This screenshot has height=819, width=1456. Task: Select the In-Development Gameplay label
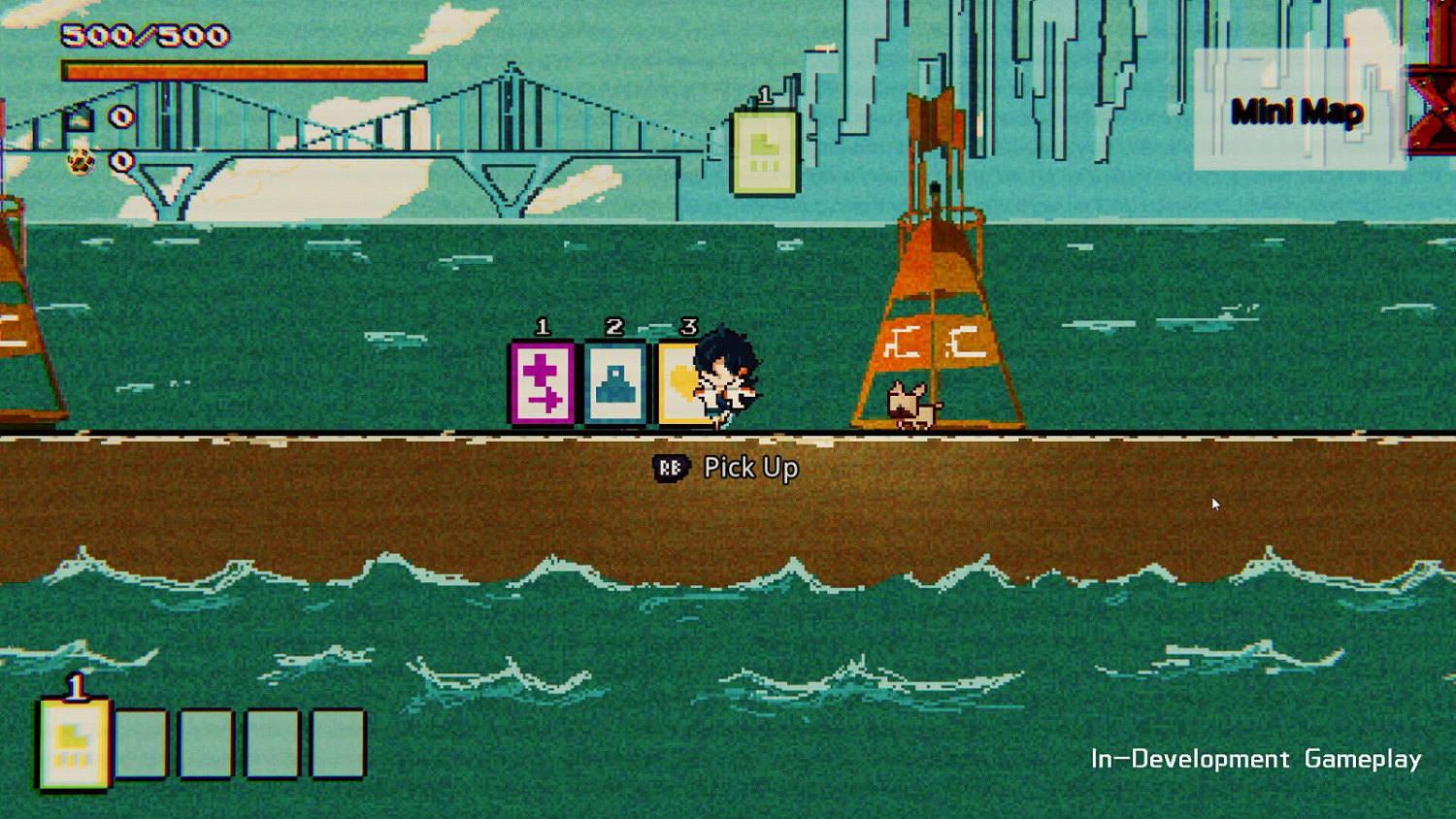(1255, 761)
